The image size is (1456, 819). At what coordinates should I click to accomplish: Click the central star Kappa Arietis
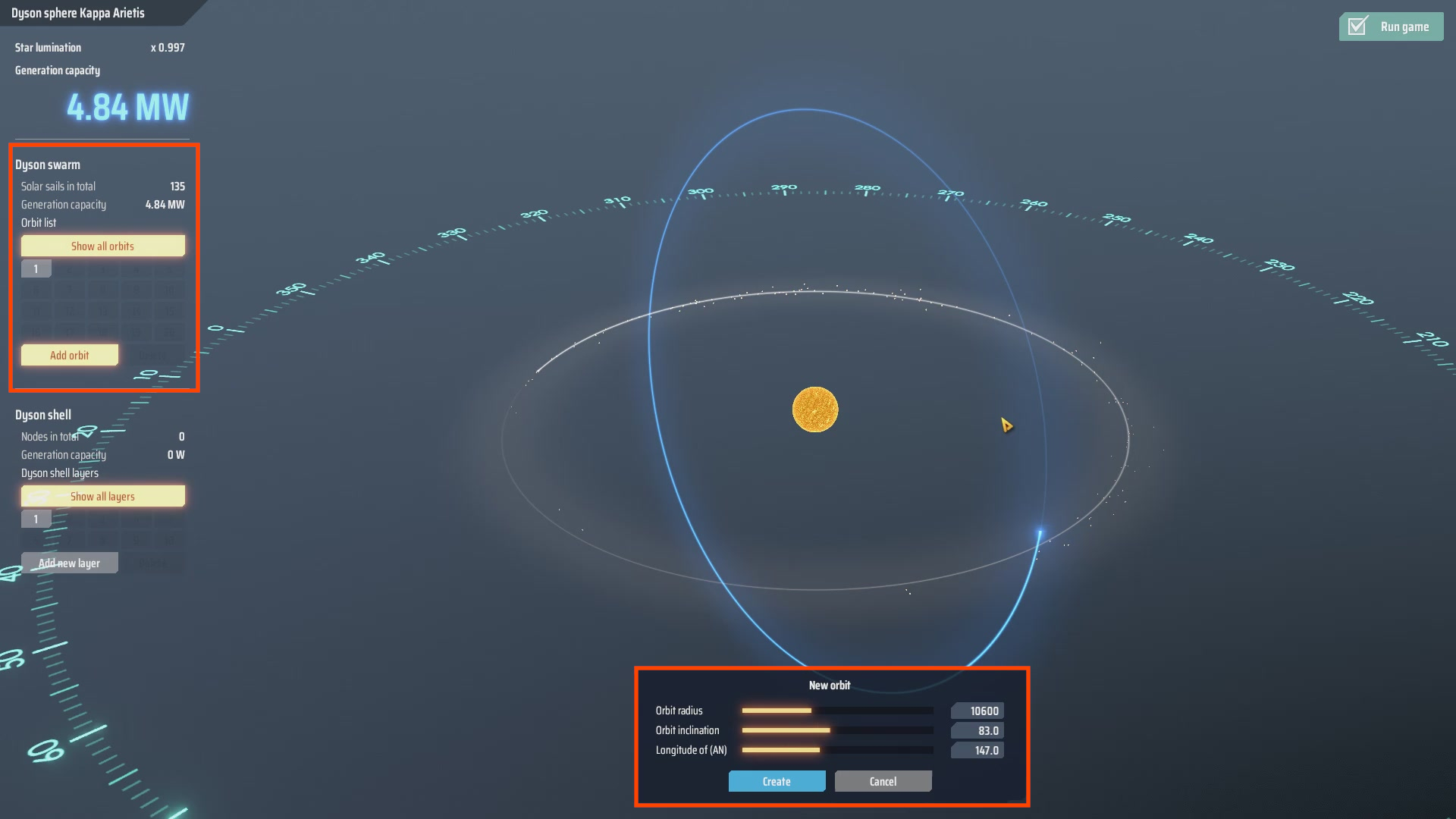tap(815, 409)
